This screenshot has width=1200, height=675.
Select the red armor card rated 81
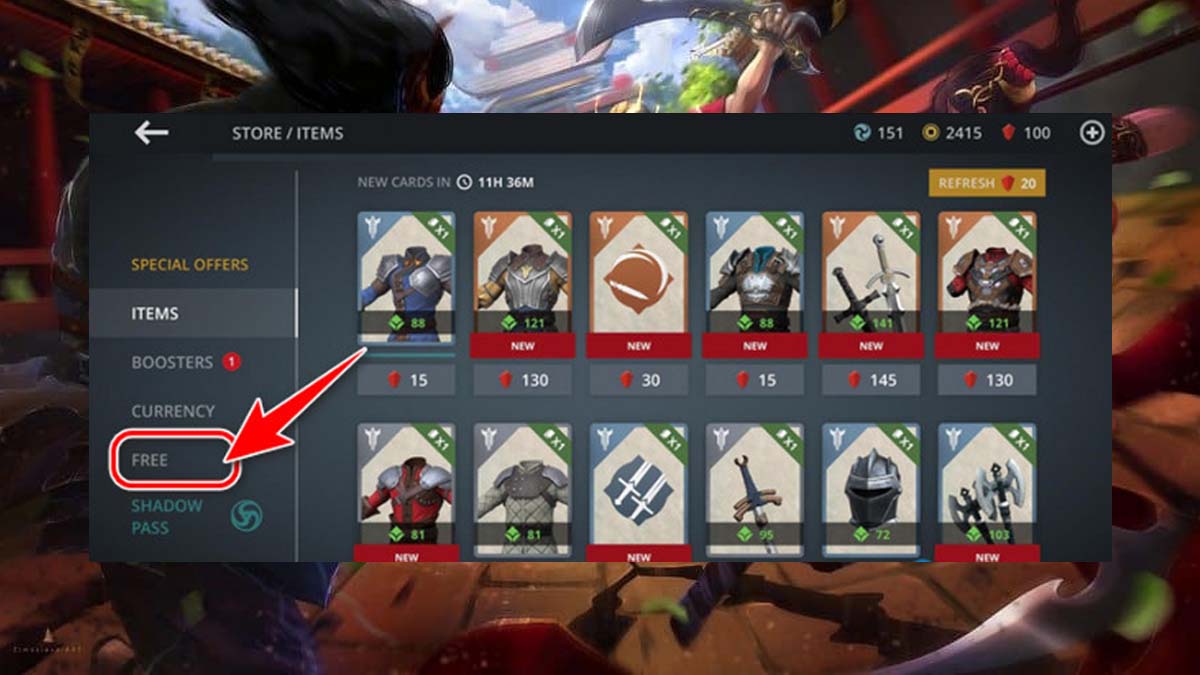pos(406,485)
